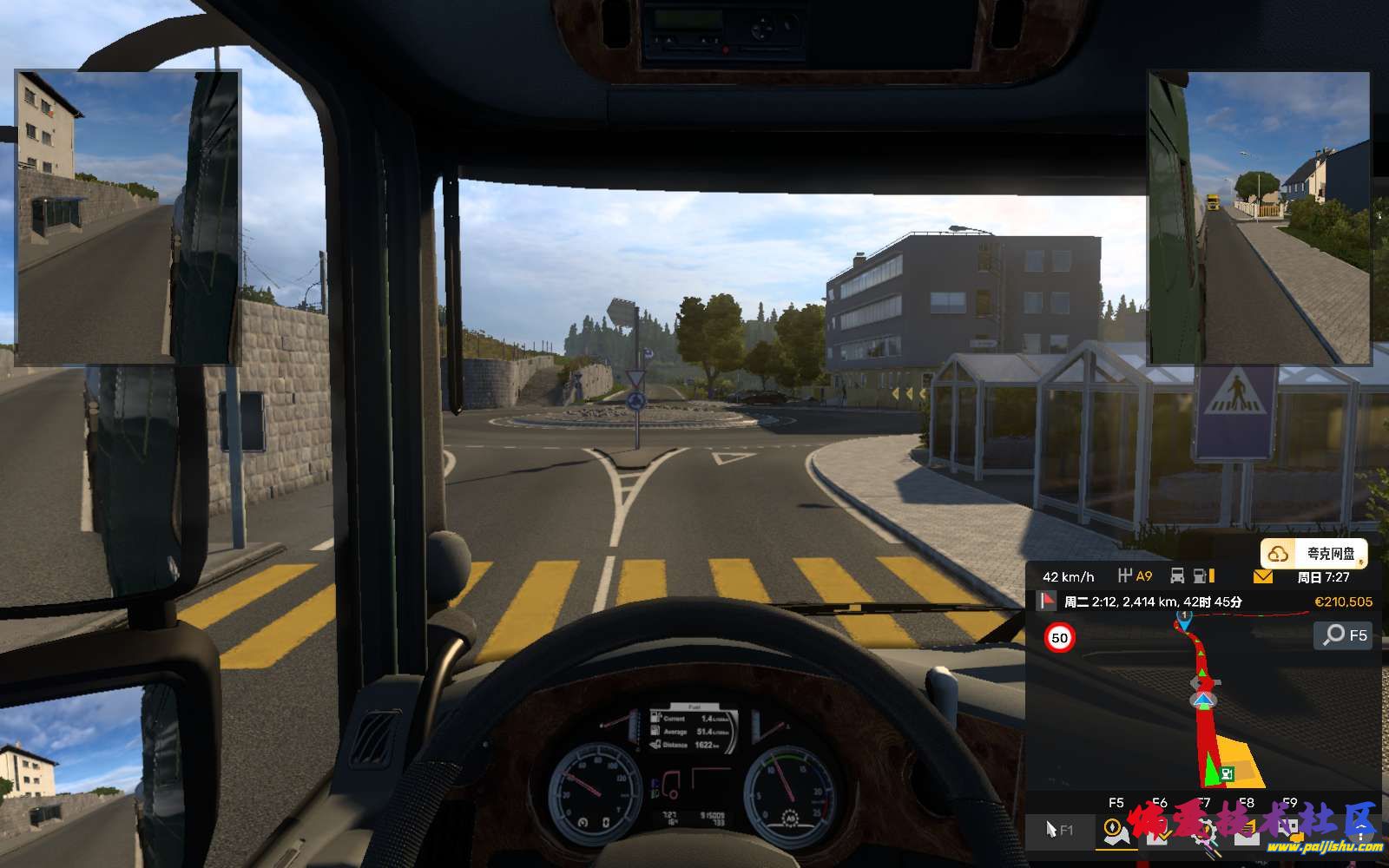The height and width of the screenshot is (868, 1389).
Task: Click the red destination flag icon
Action: (x=1048, y=601)
